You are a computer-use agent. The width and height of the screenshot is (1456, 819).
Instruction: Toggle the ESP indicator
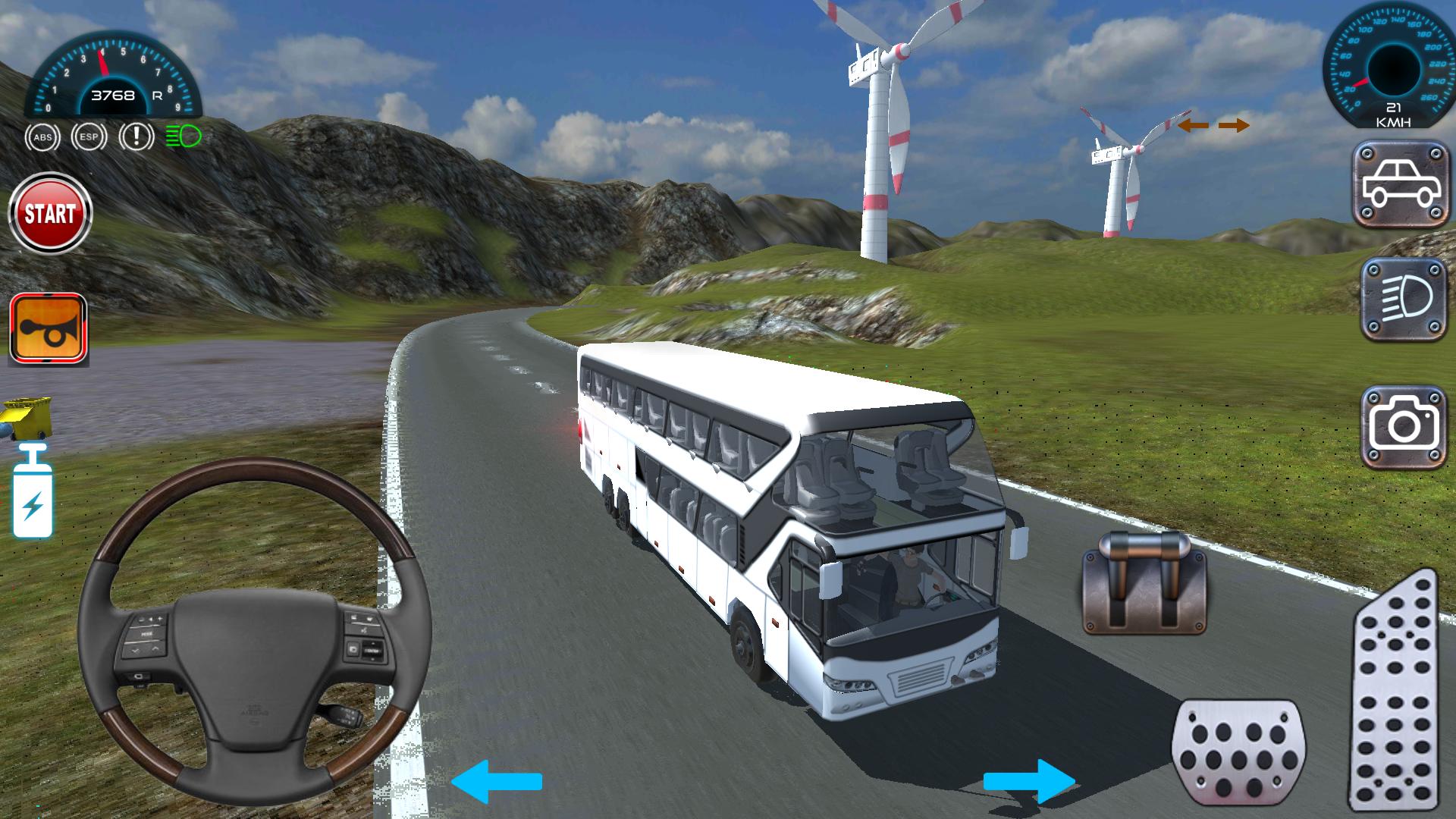[89, 137]
